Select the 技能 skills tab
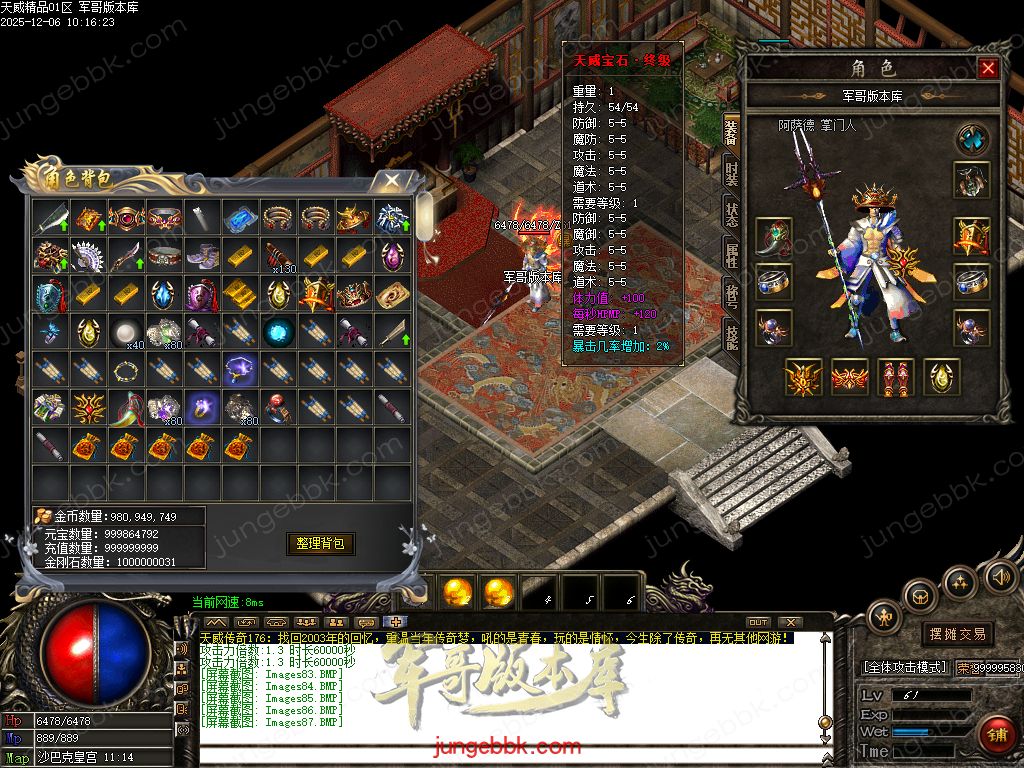1024x768 pixels. pyautogui.click(x=732, y=338)
